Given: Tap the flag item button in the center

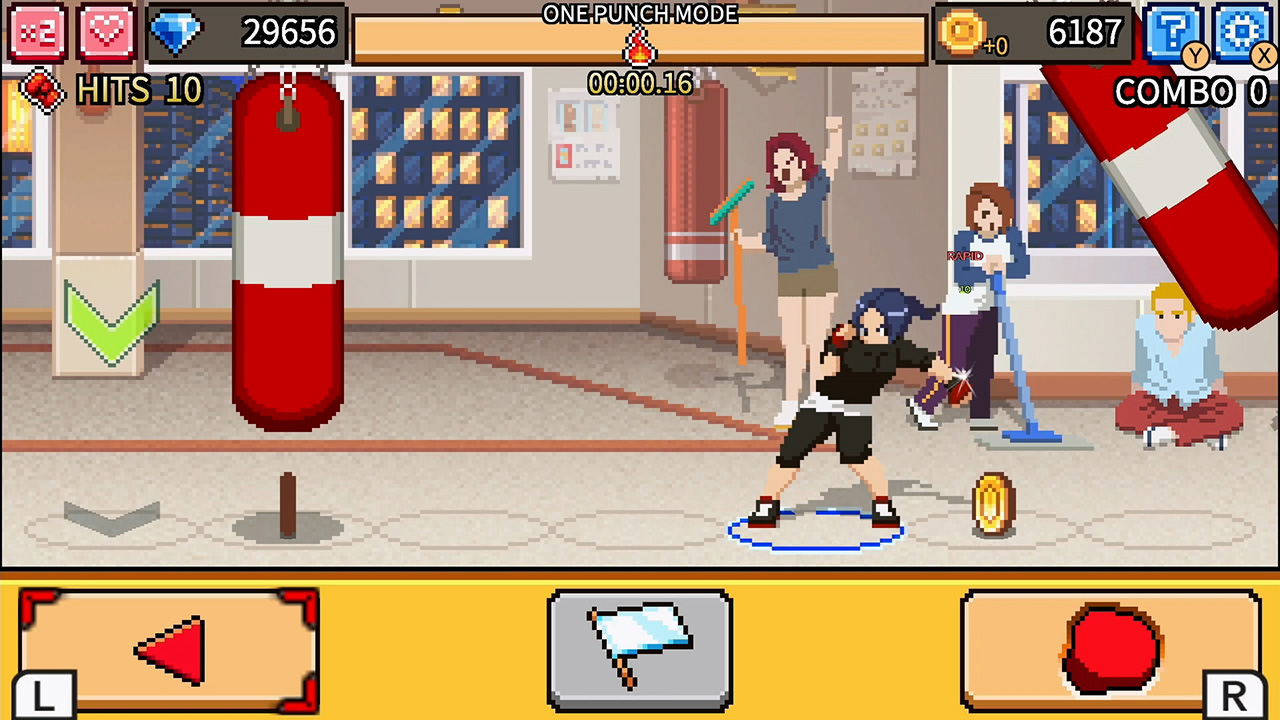Looking at the screenshot, I should 640,650.
